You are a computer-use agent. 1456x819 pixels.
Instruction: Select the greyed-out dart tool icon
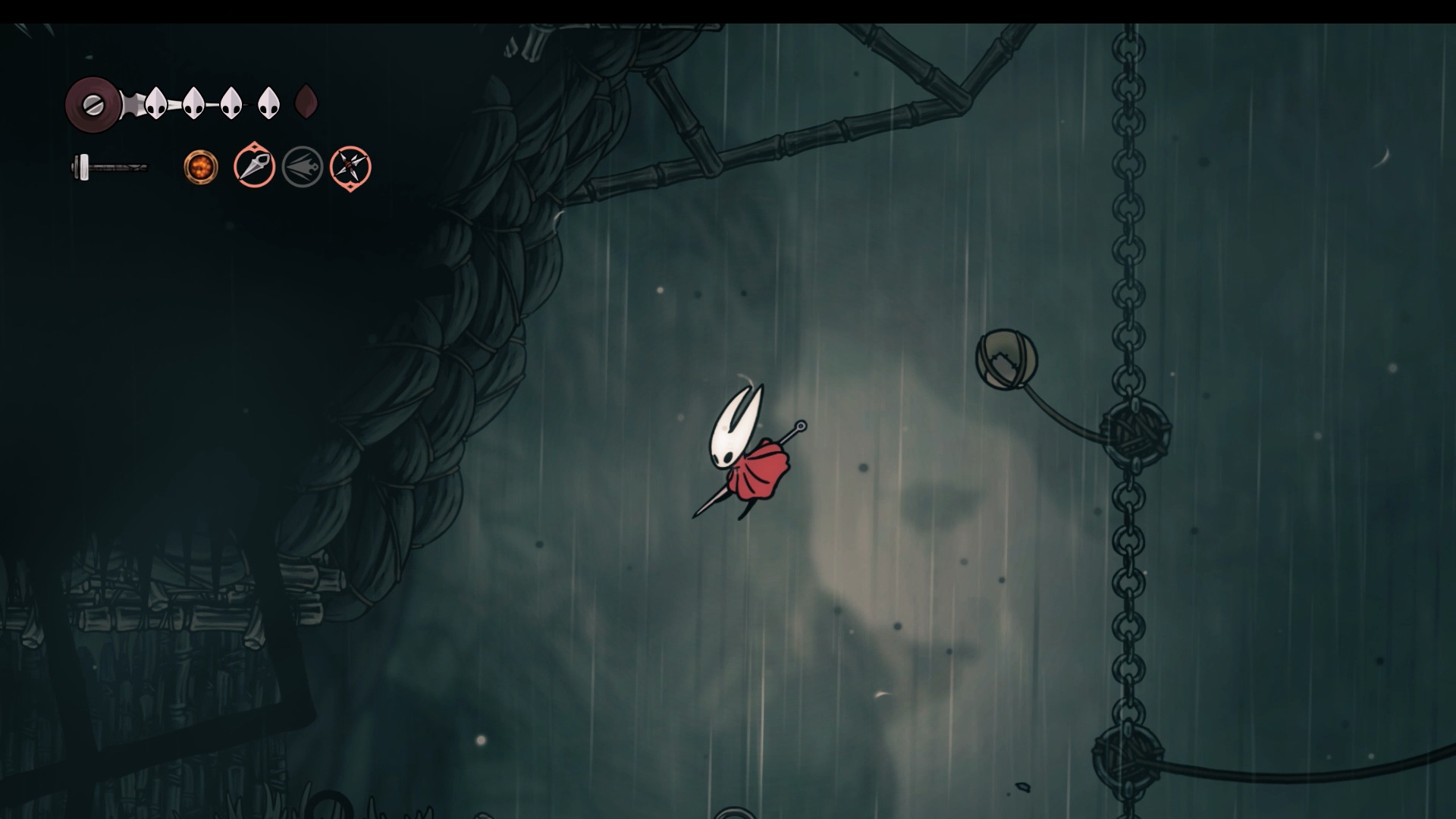(x=303, y=167)
